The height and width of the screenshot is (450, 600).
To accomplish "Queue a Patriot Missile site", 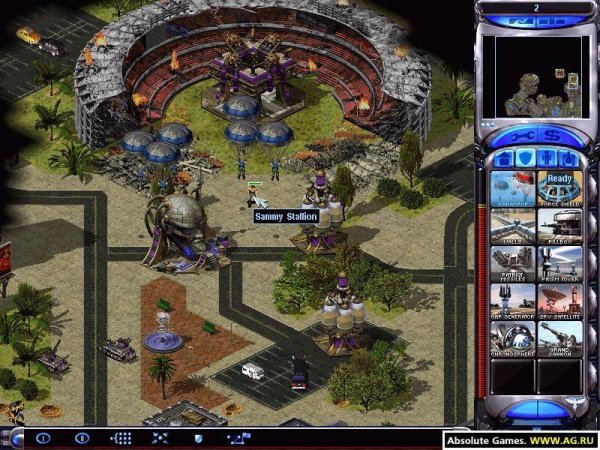I will [512, 262].
